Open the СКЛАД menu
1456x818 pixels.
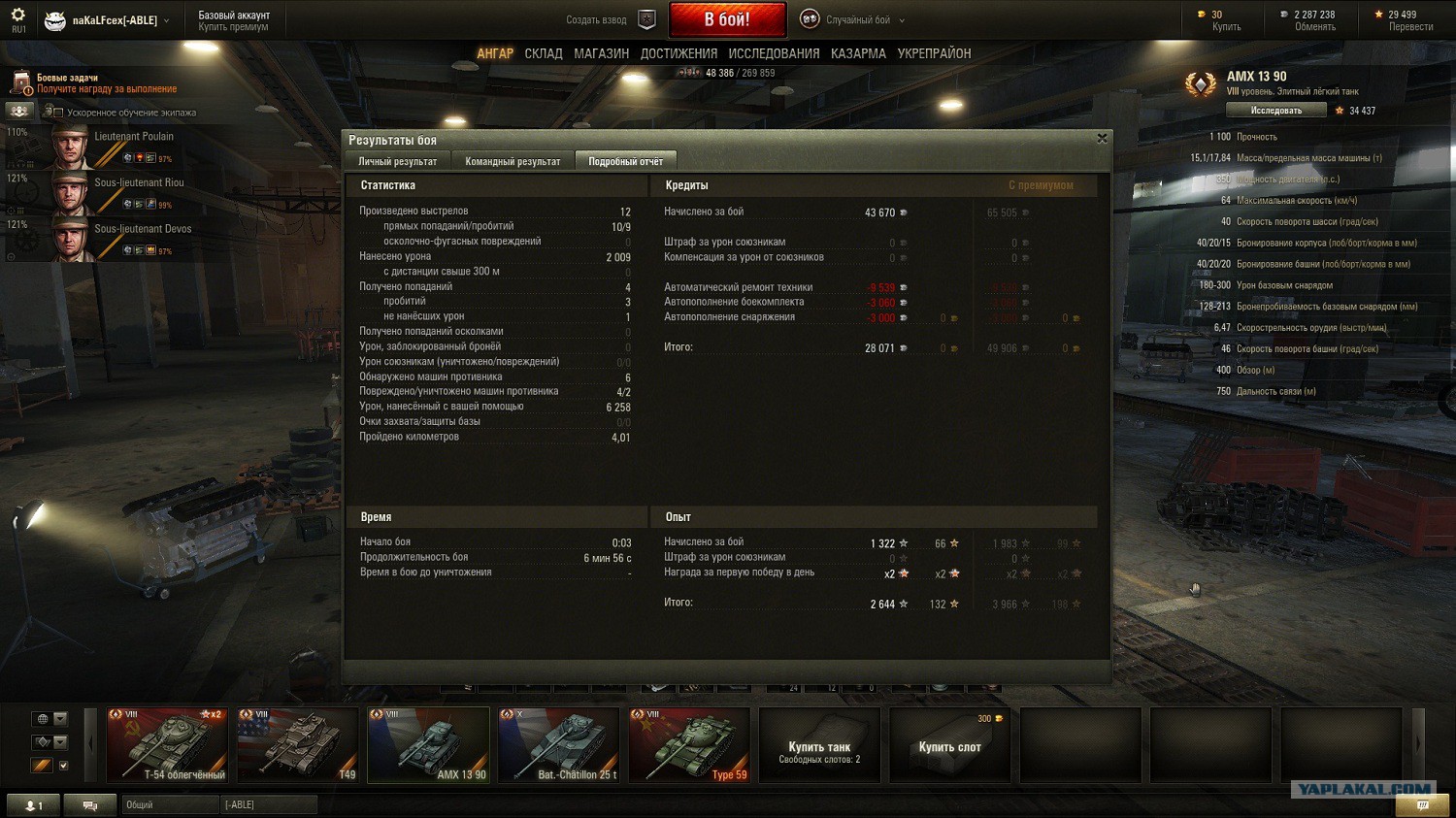(x=544, y=53)
